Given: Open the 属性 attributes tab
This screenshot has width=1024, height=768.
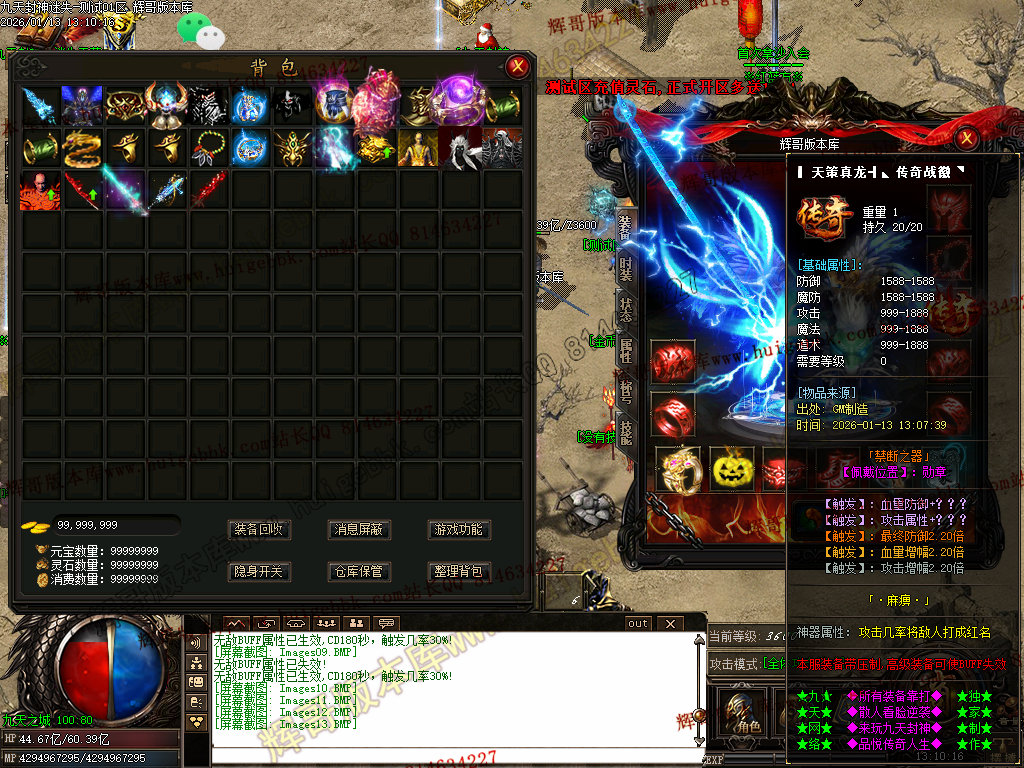Looking at the screenshot, I should [626, 350].
